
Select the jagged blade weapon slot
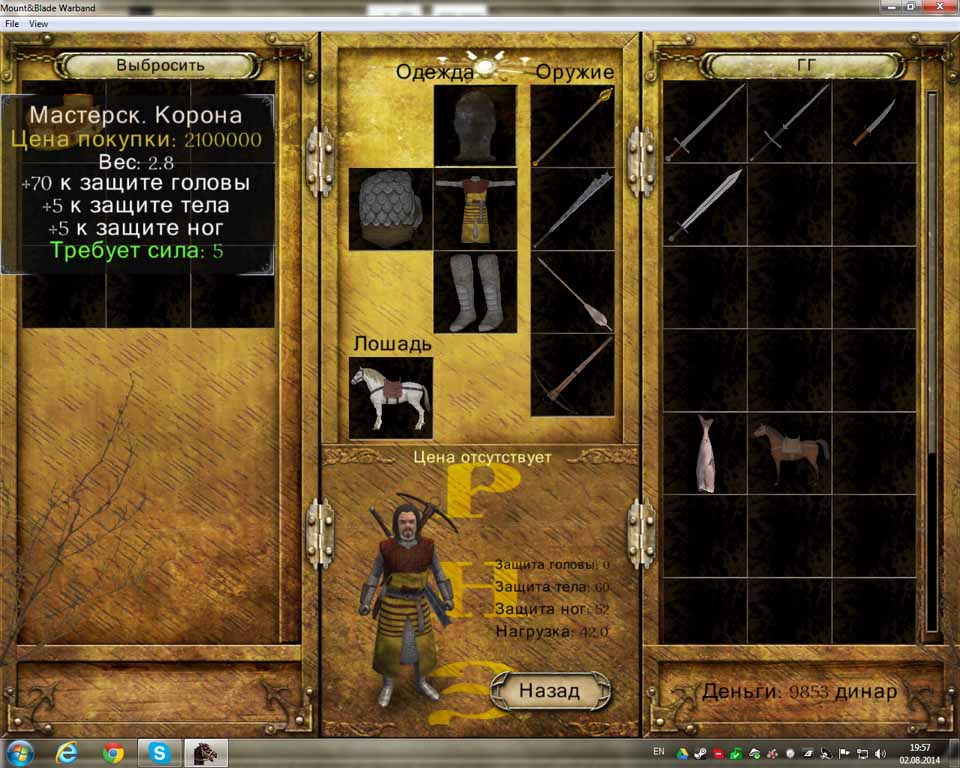pyautogui.click(x=572, y=209)
